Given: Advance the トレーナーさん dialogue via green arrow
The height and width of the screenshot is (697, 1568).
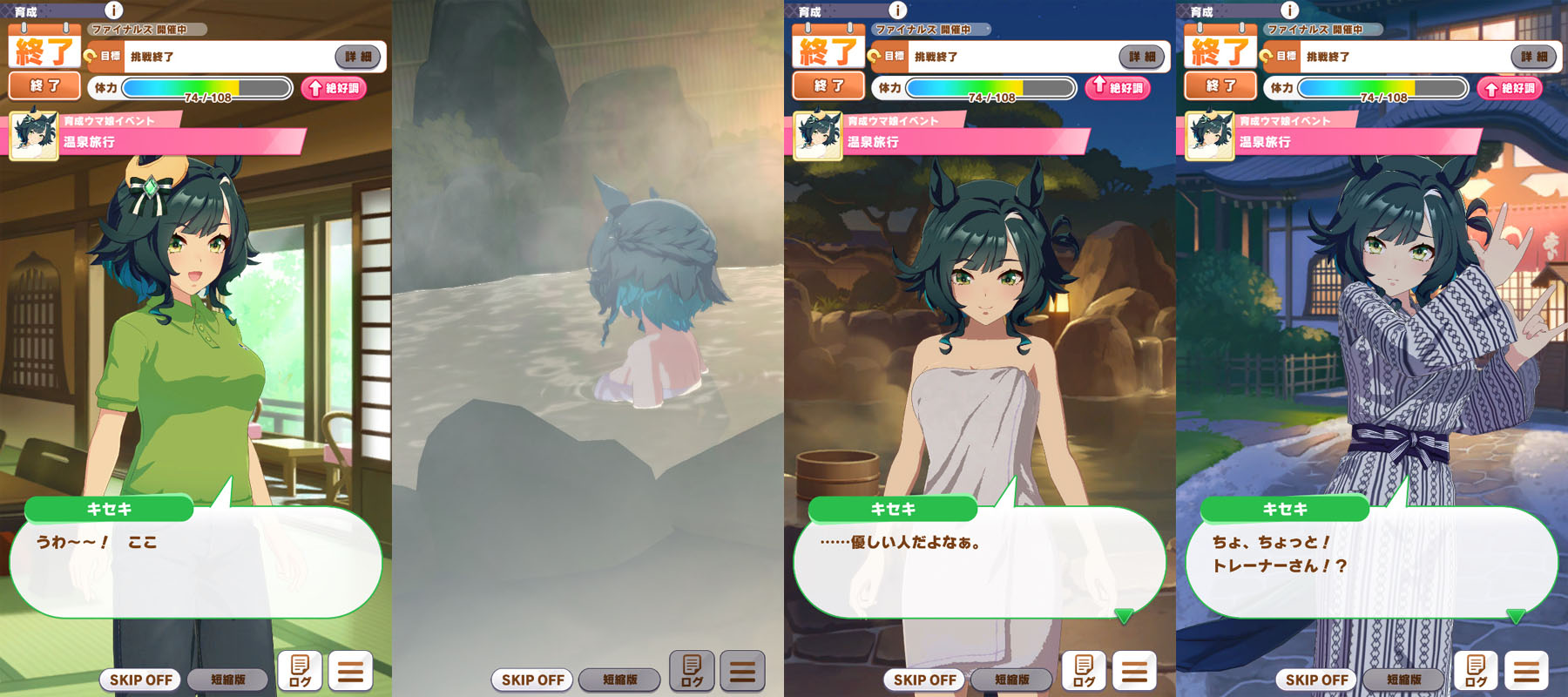Looking at the screenshot, I should click(1516, 616).
